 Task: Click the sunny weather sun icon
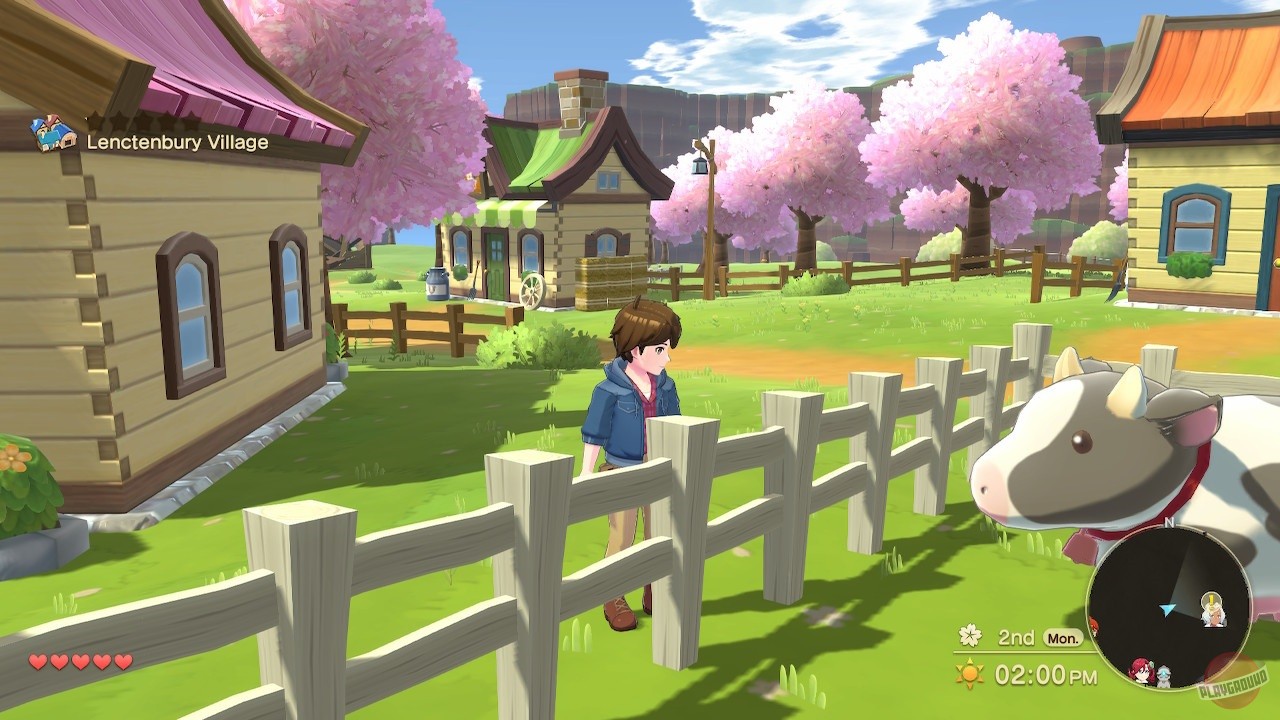(x=969, y=673)
